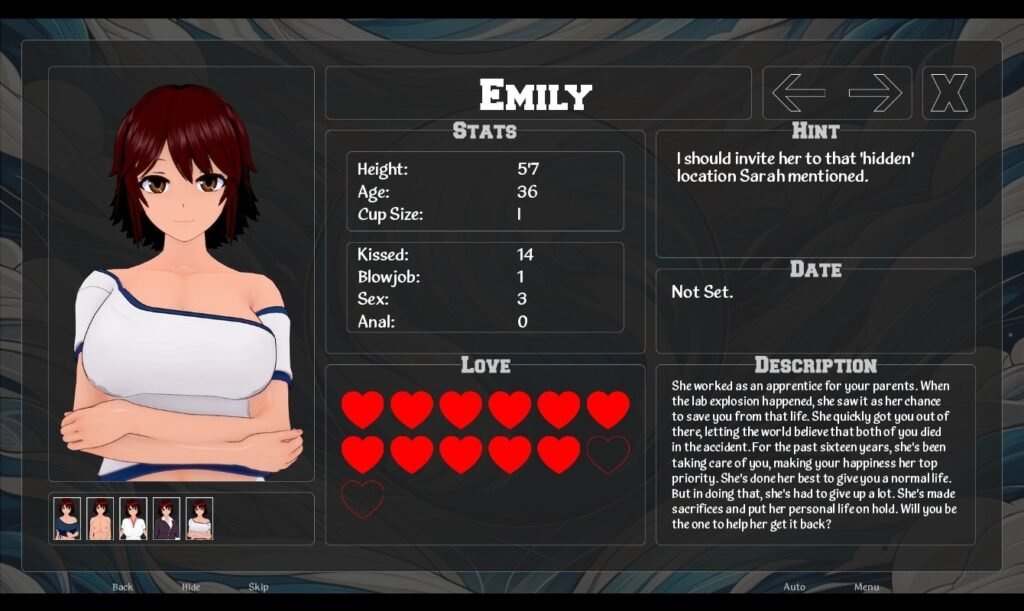Close the Emily profile with the X button

click(x=948, y=93)
